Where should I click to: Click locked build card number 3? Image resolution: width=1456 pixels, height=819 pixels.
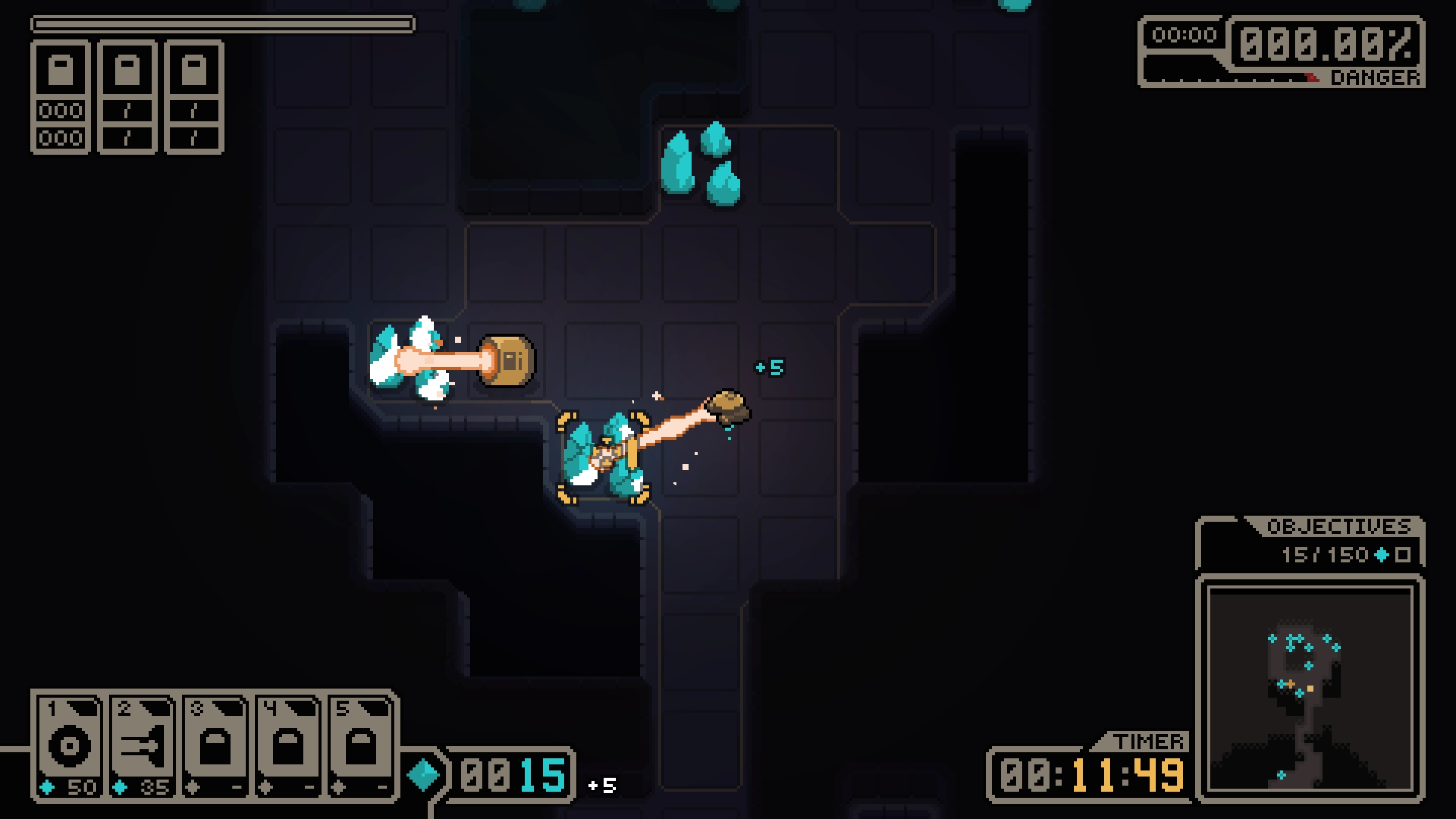point(215,746)
